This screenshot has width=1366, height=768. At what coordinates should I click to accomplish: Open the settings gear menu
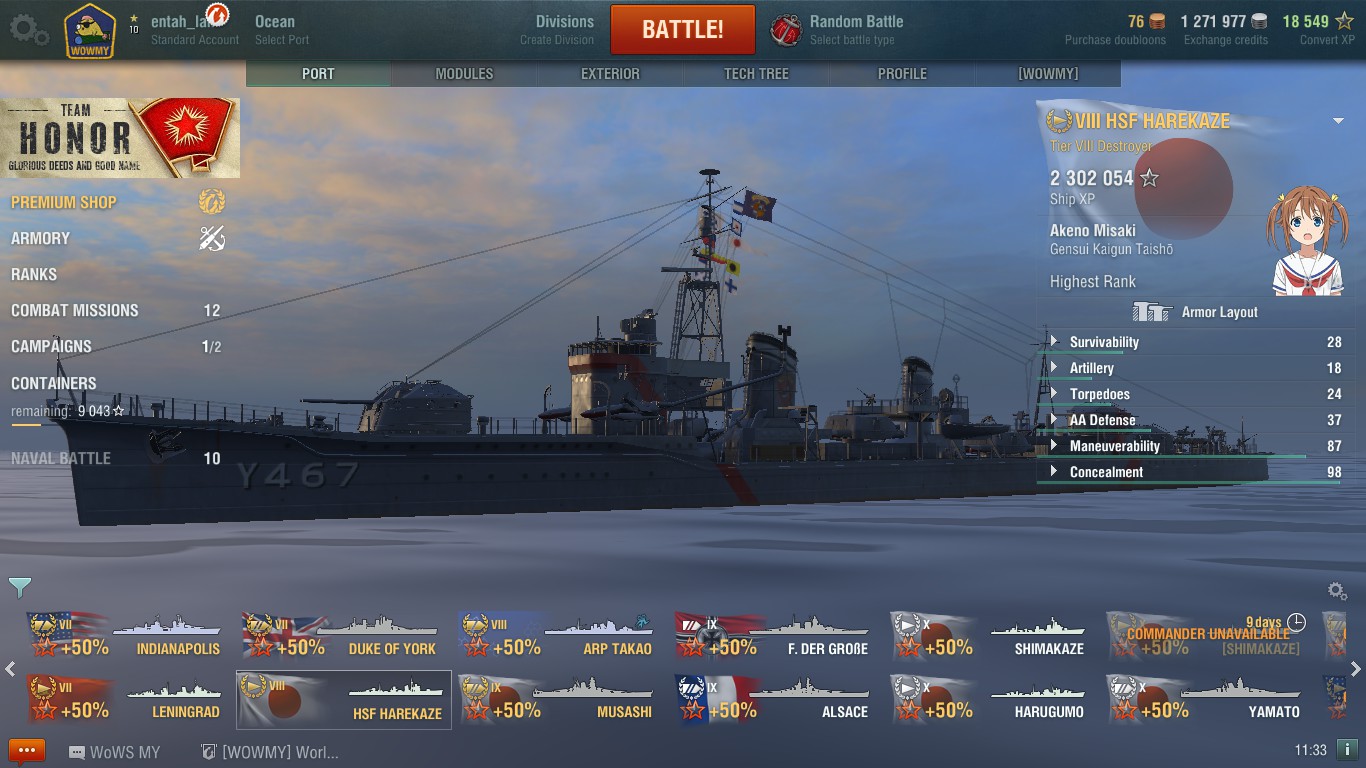[28, 29]
